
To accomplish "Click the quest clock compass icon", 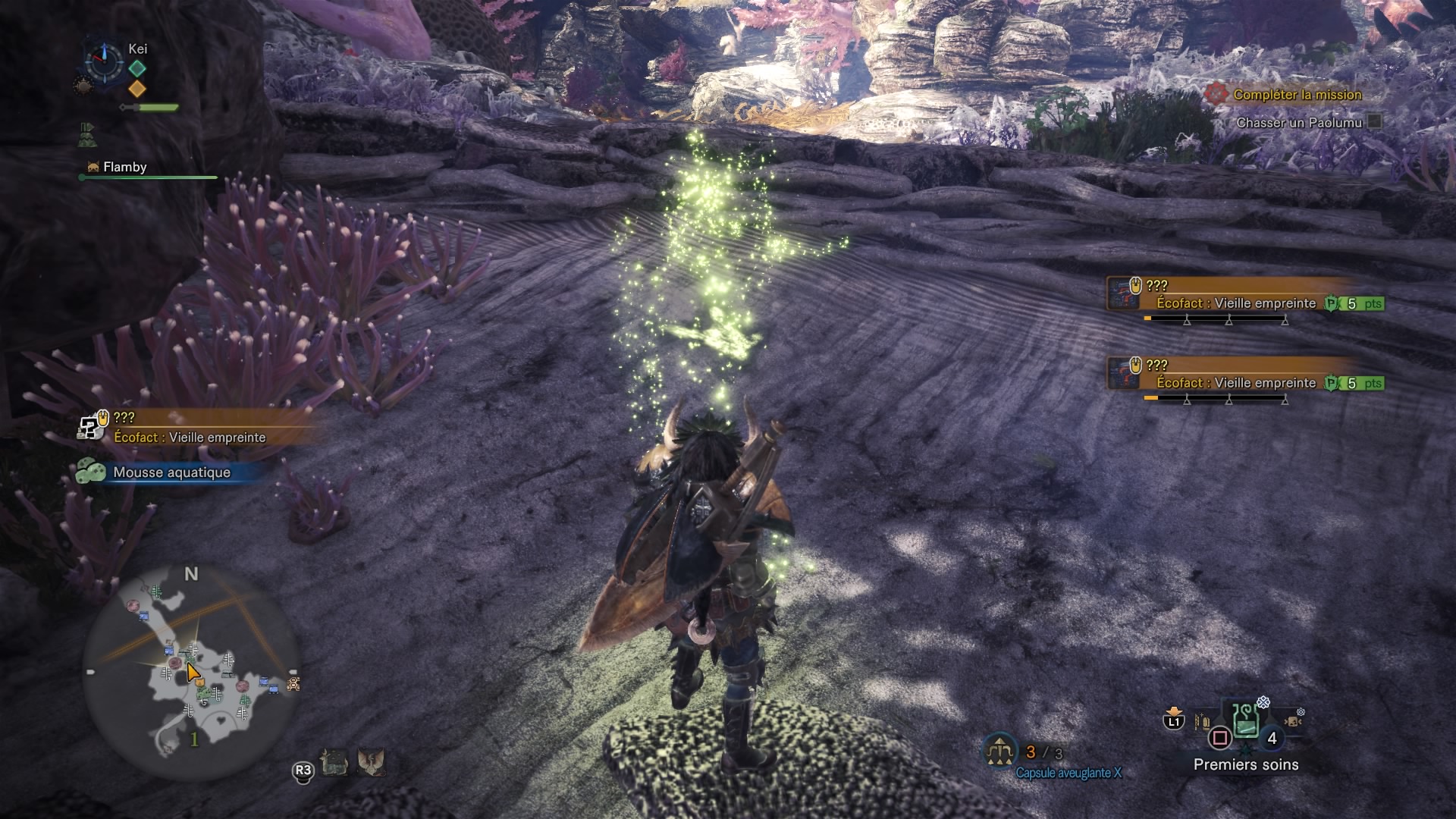I will click(x=103, y=60).
